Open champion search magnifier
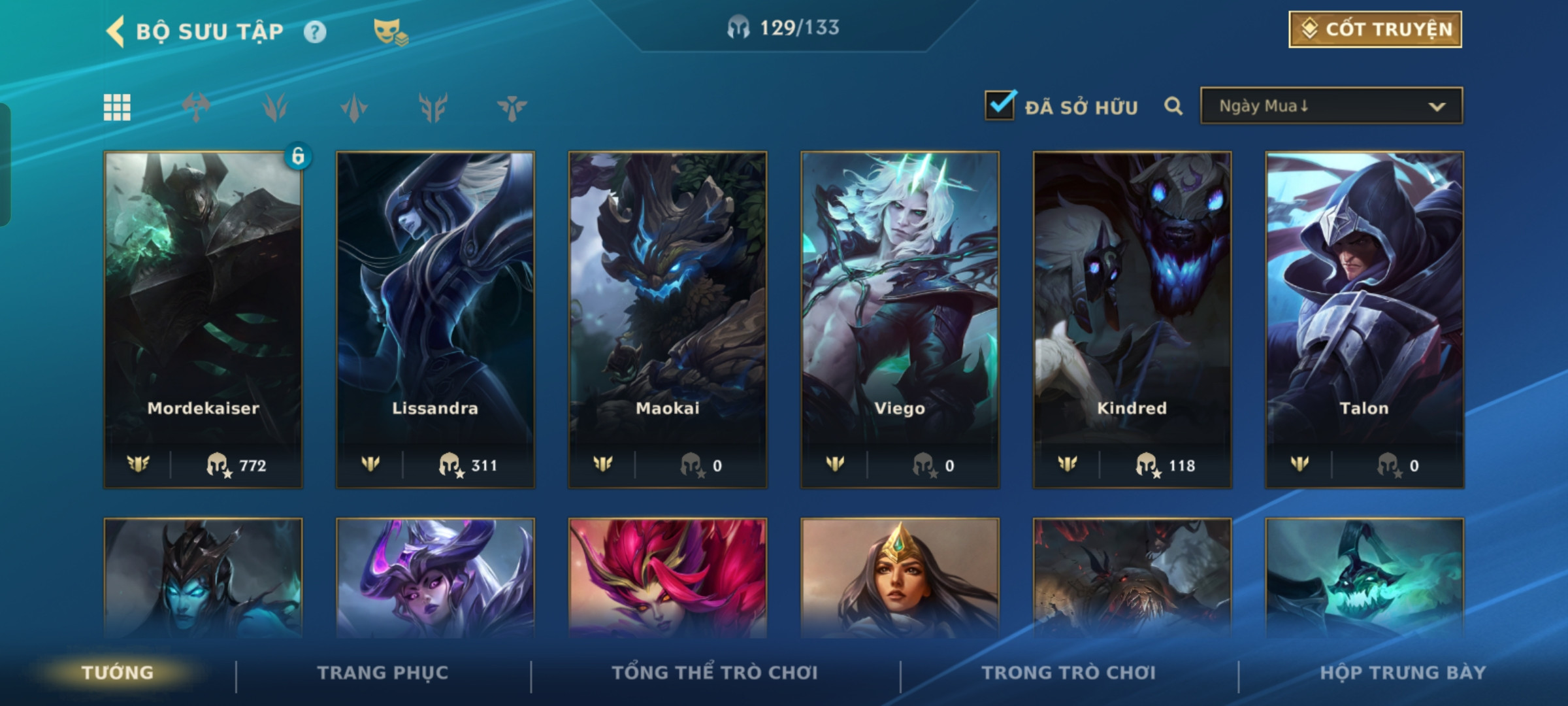Viewport: 1568px width, 706px height. point(1173,106)
